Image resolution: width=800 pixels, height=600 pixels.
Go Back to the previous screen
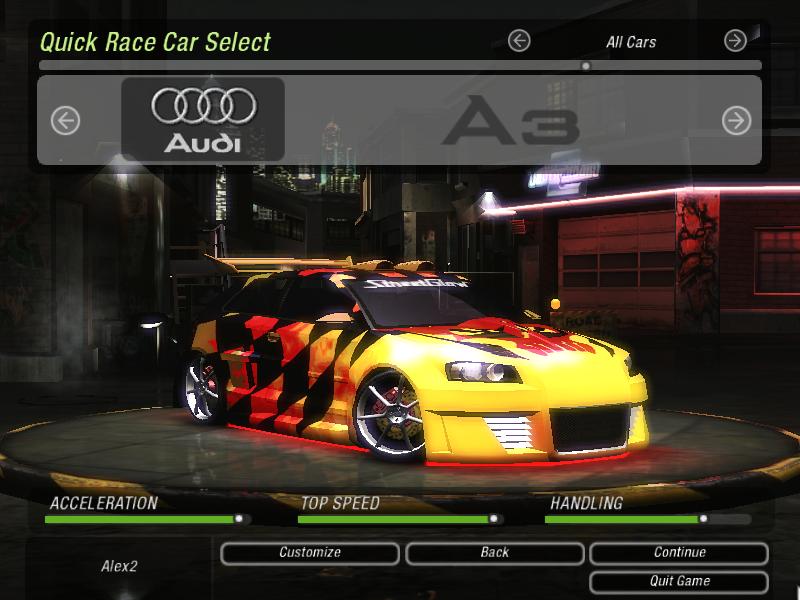(494, 553)
